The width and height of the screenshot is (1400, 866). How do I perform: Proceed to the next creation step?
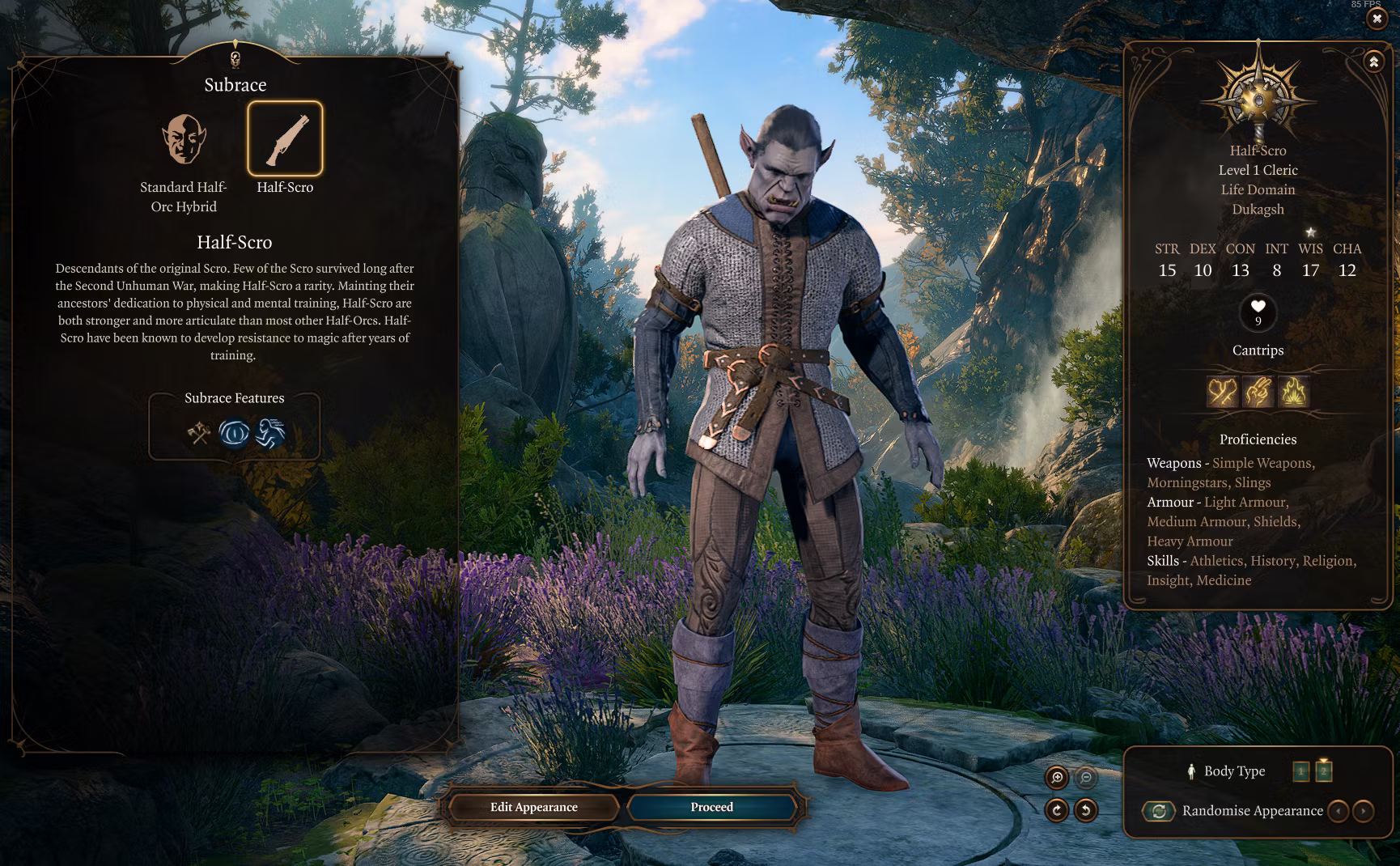pos(711,807)
